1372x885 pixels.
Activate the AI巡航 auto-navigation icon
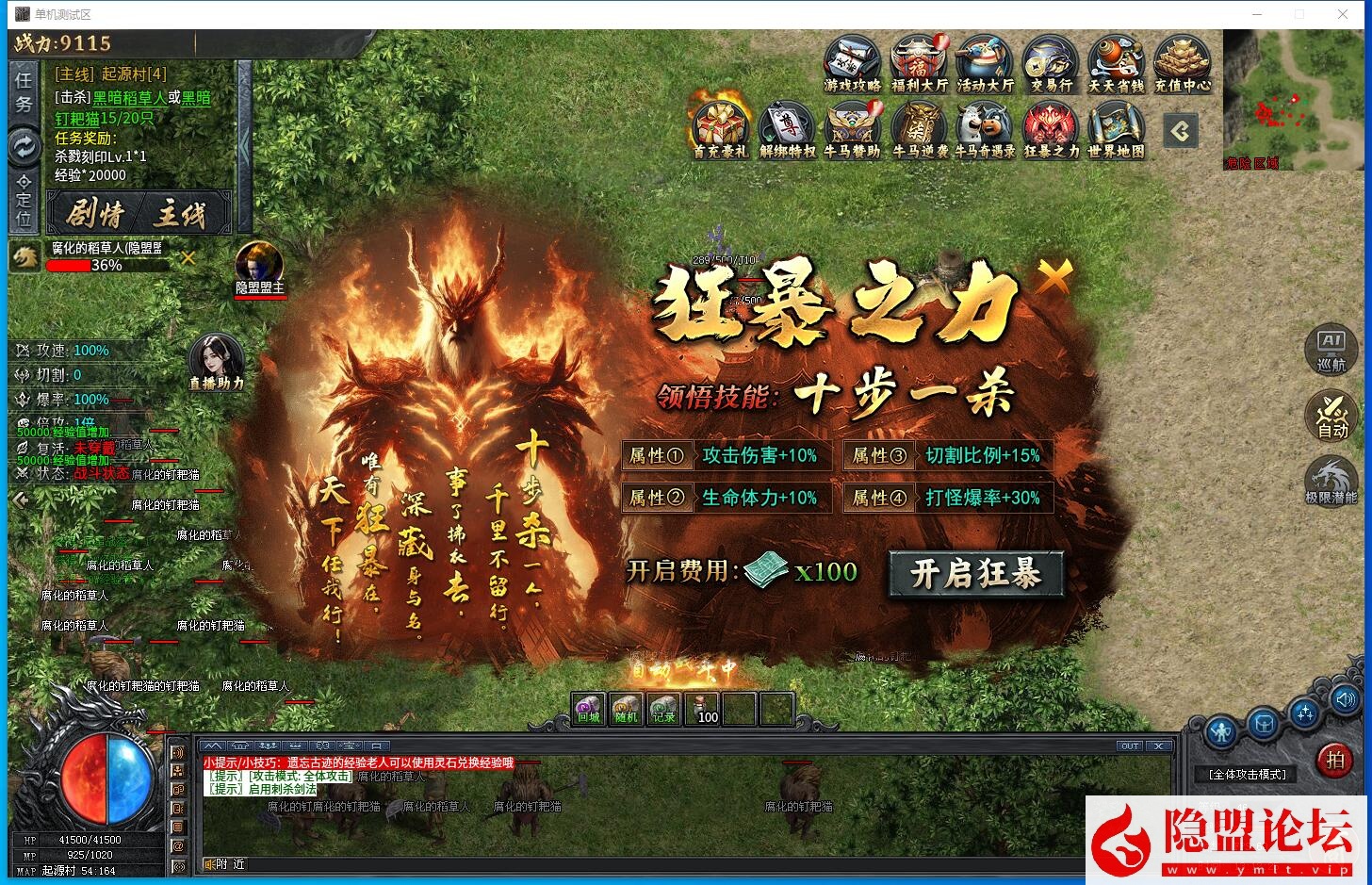[1330, 349]
